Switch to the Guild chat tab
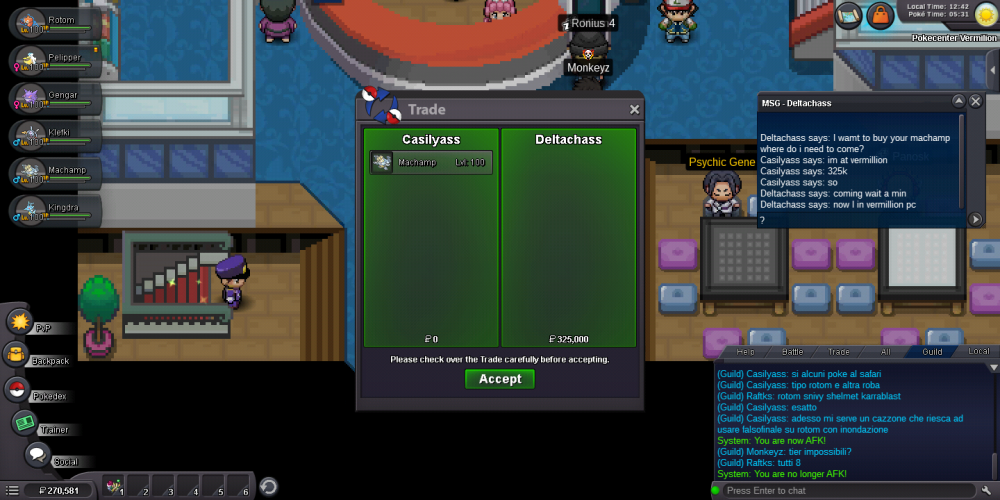The image size is (1000, 500). click(932, 352)
